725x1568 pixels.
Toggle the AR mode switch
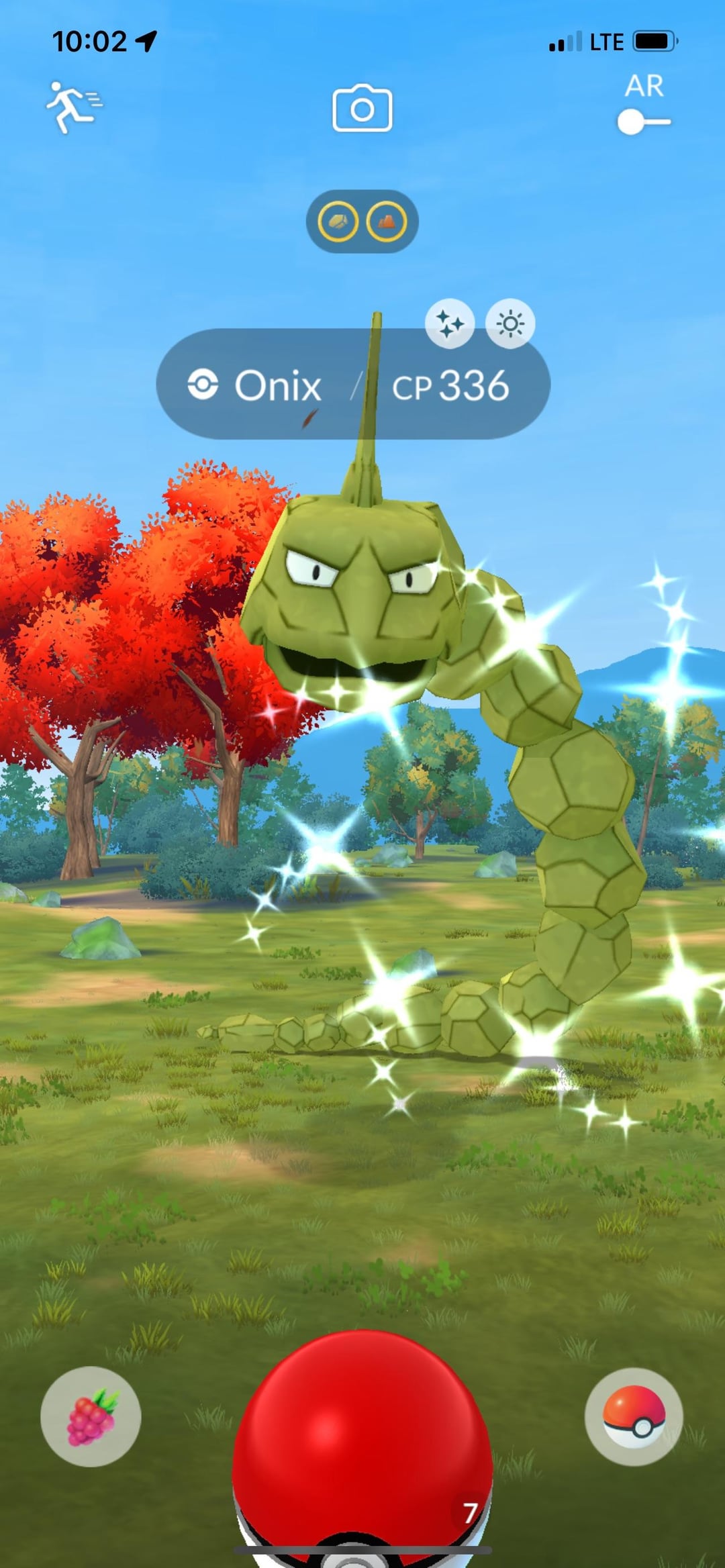643,121
